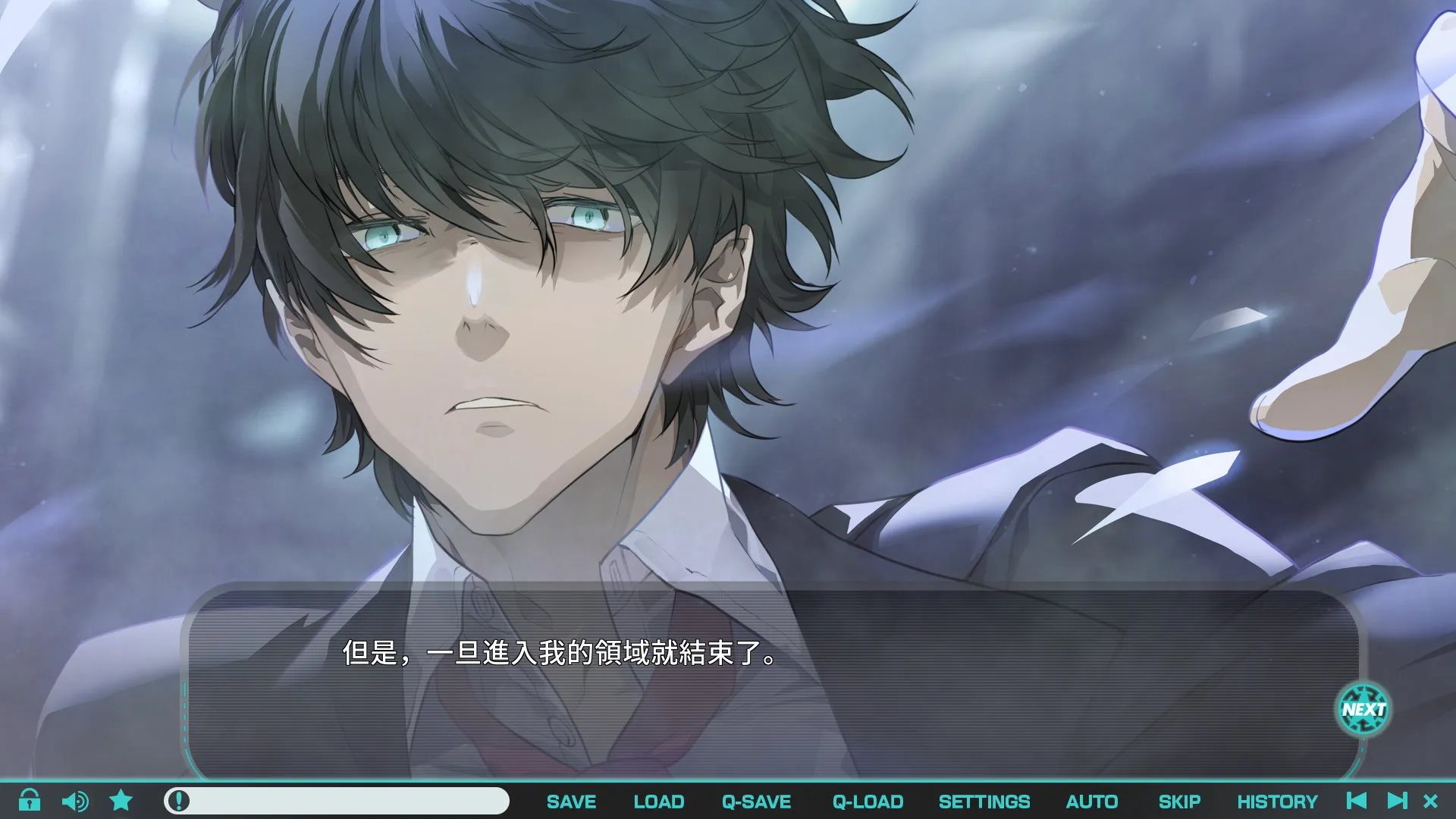Click the padlock icon on the bottom bar
Viewport: 1456px width, 819px height.
point(30,801)
